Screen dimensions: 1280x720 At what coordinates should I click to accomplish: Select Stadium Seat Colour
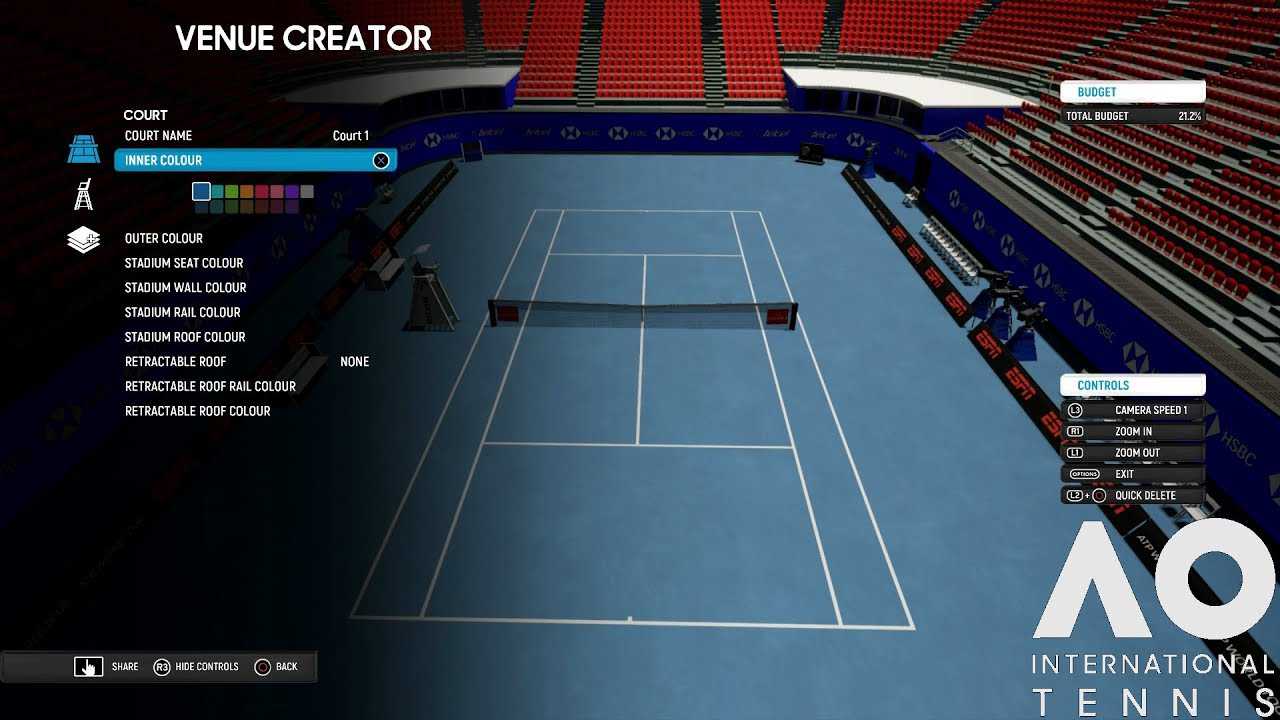pyautogui.click(x=184, y=263)
